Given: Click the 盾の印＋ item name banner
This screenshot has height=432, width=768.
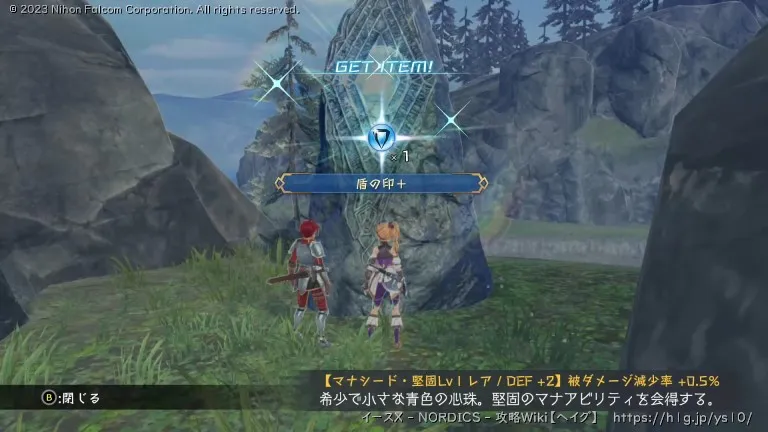Looking at the screenshot, I should [x=385, y=184].
